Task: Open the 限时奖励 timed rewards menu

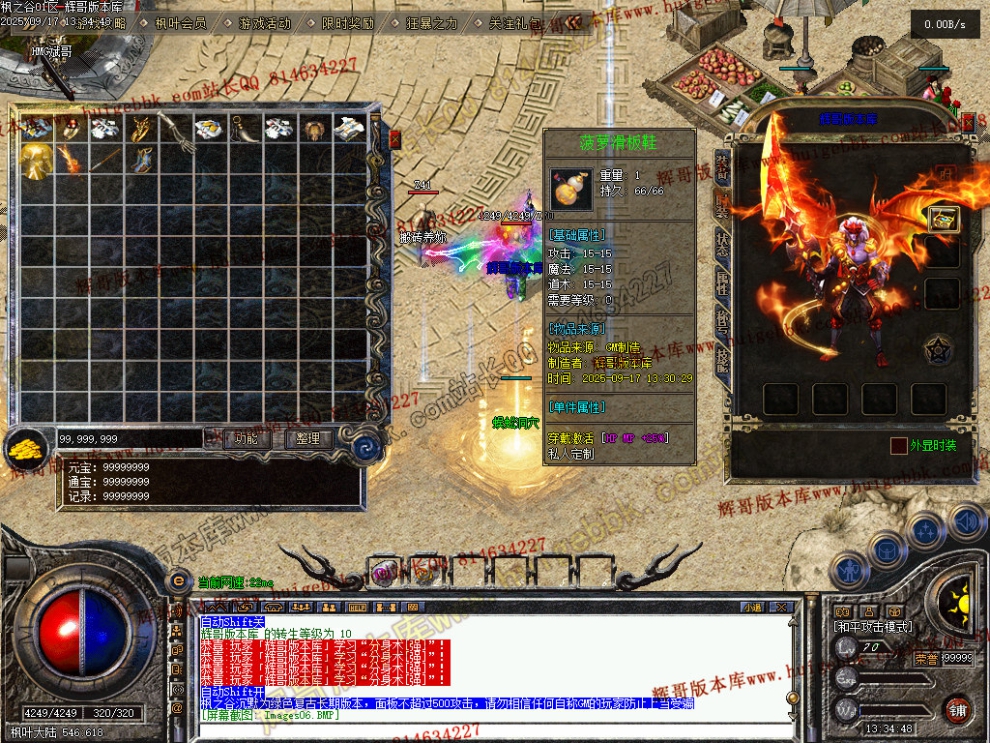Action: point(348,22)
